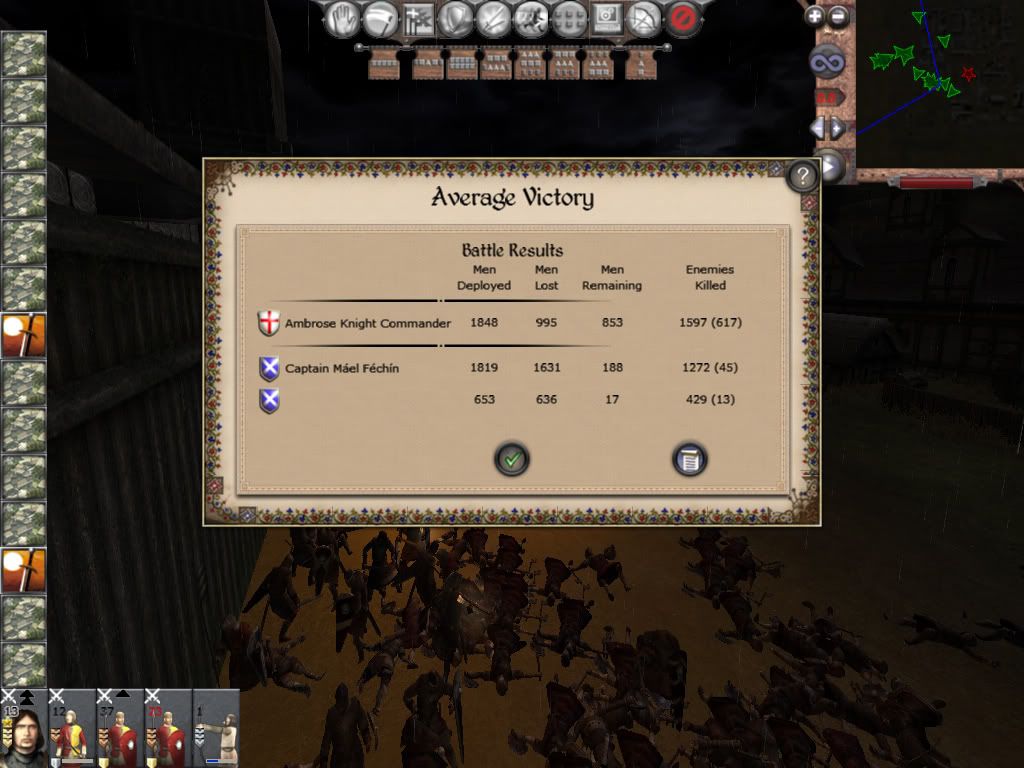Click the running soldier icon in the top bar
This screenshot has width=1024, height=768.
(531, 18)
